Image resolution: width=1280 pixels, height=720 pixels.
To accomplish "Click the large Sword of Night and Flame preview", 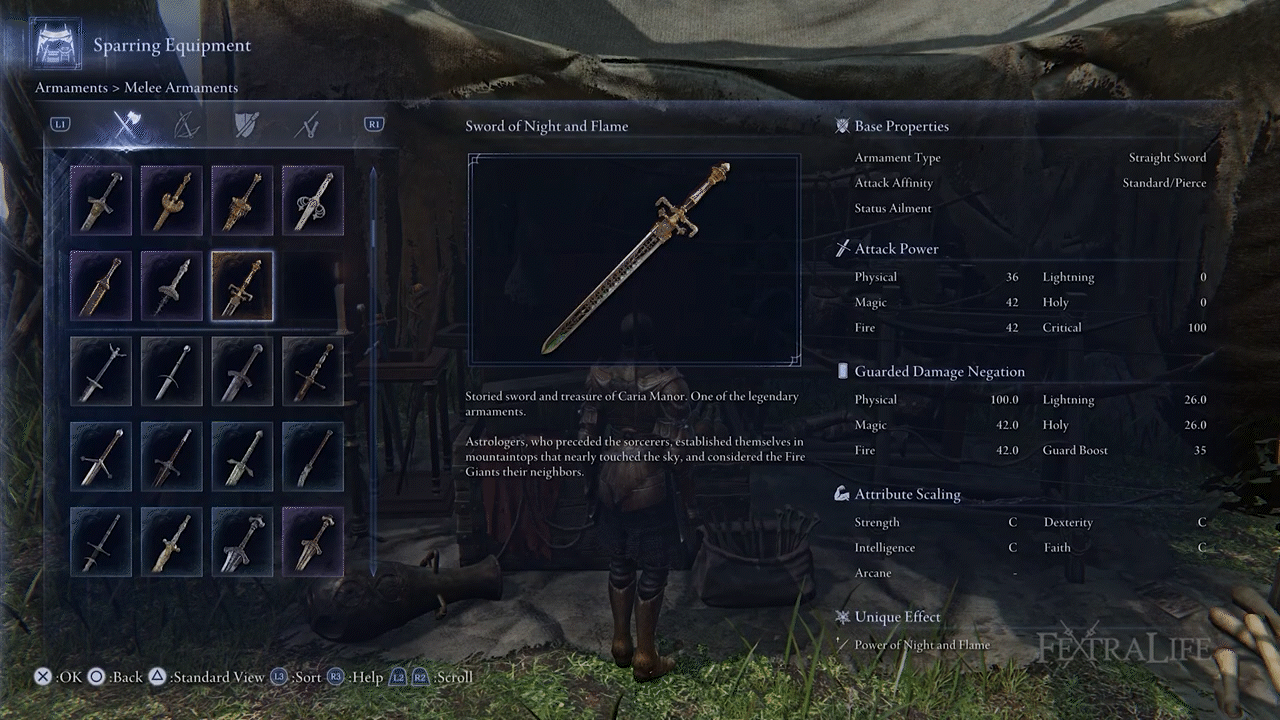I will (634, 260).
